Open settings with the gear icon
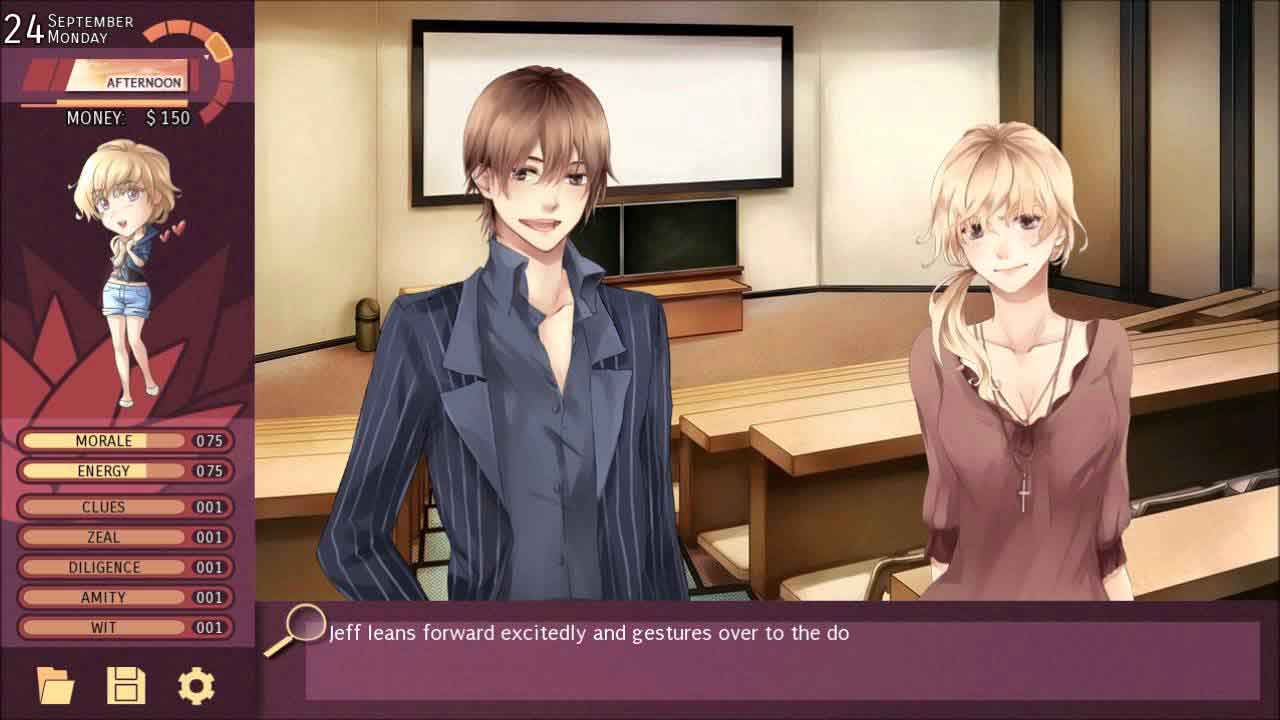 196,686
